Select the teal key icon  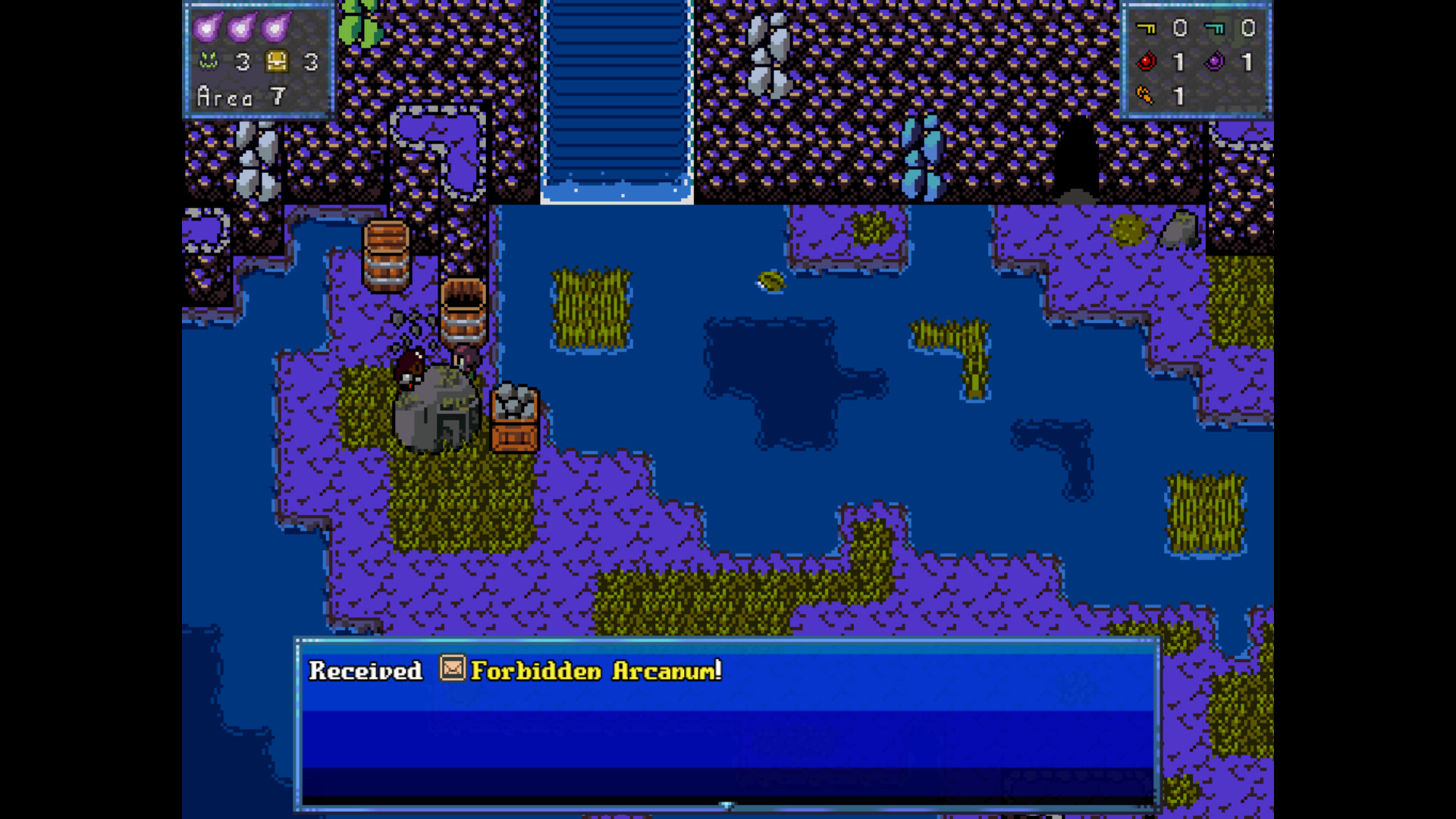1214,28
